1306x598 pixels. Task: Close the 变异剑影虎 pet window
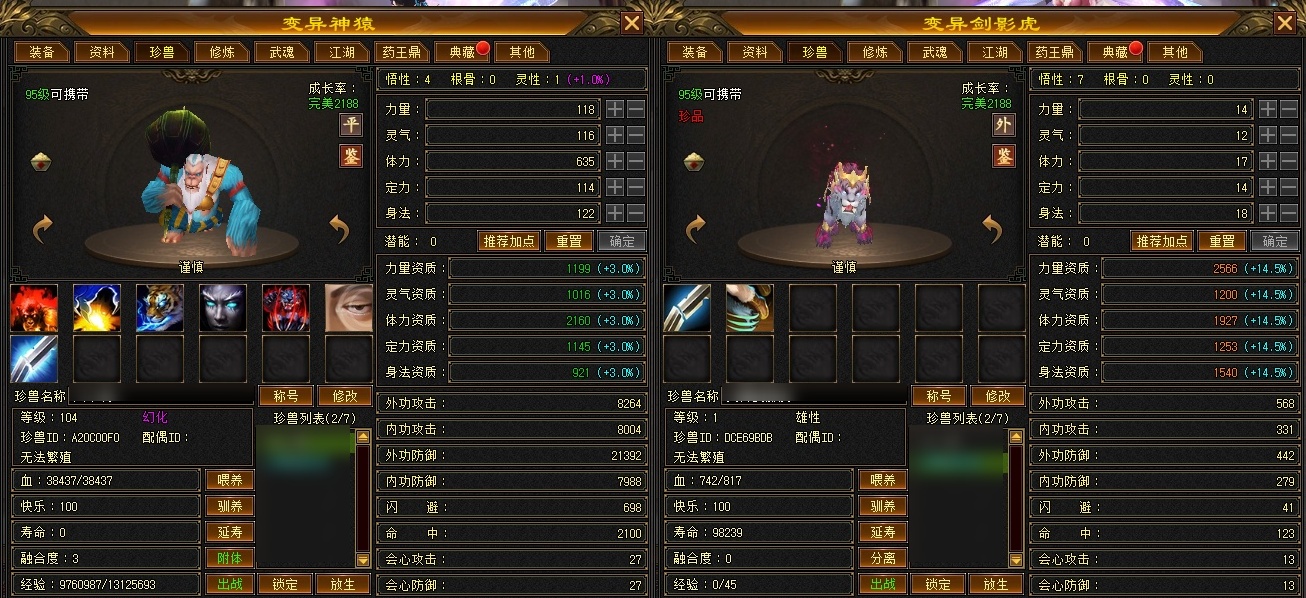click(1285, 24)
